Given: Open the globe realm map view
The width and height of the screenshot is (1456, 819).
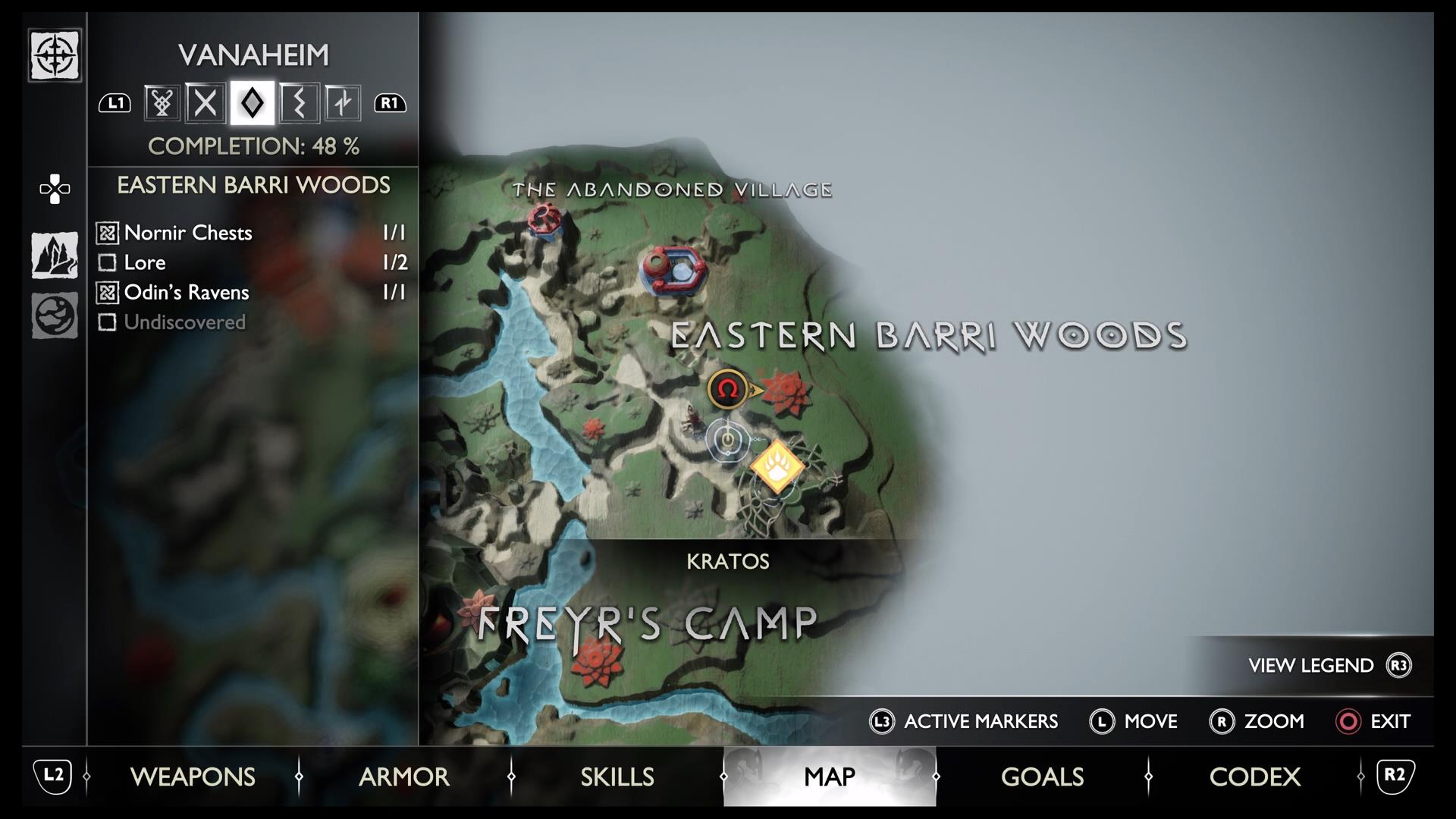Looking at the screenshot, I should [x=55, y=315].
